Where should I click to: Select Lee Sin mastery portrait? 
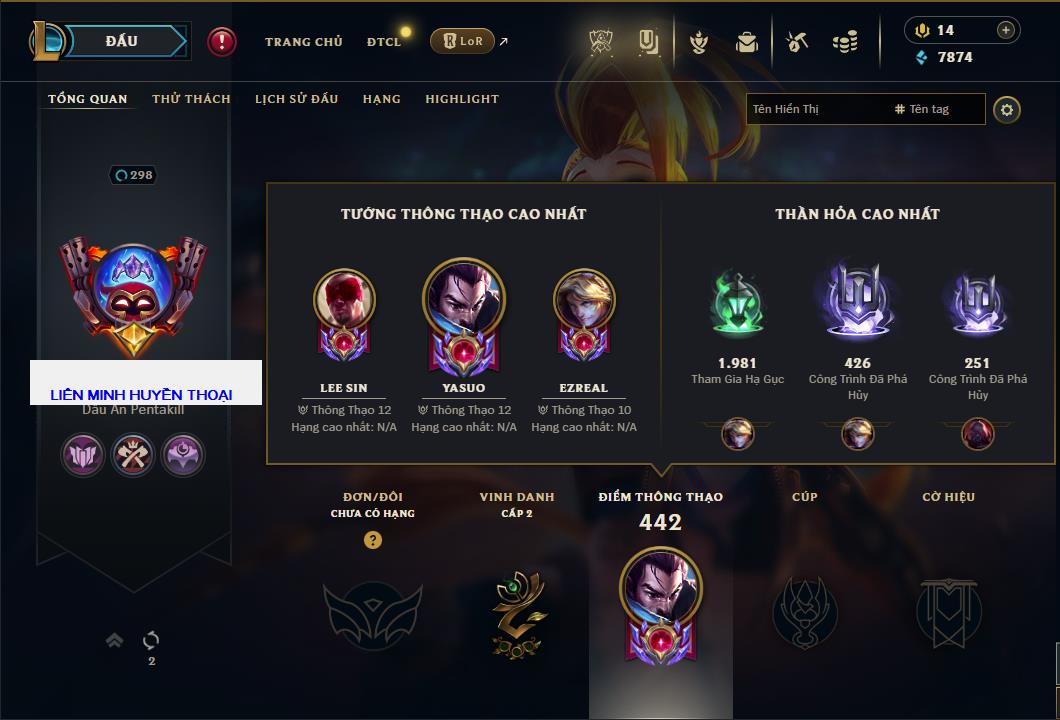tap(344, 299)
